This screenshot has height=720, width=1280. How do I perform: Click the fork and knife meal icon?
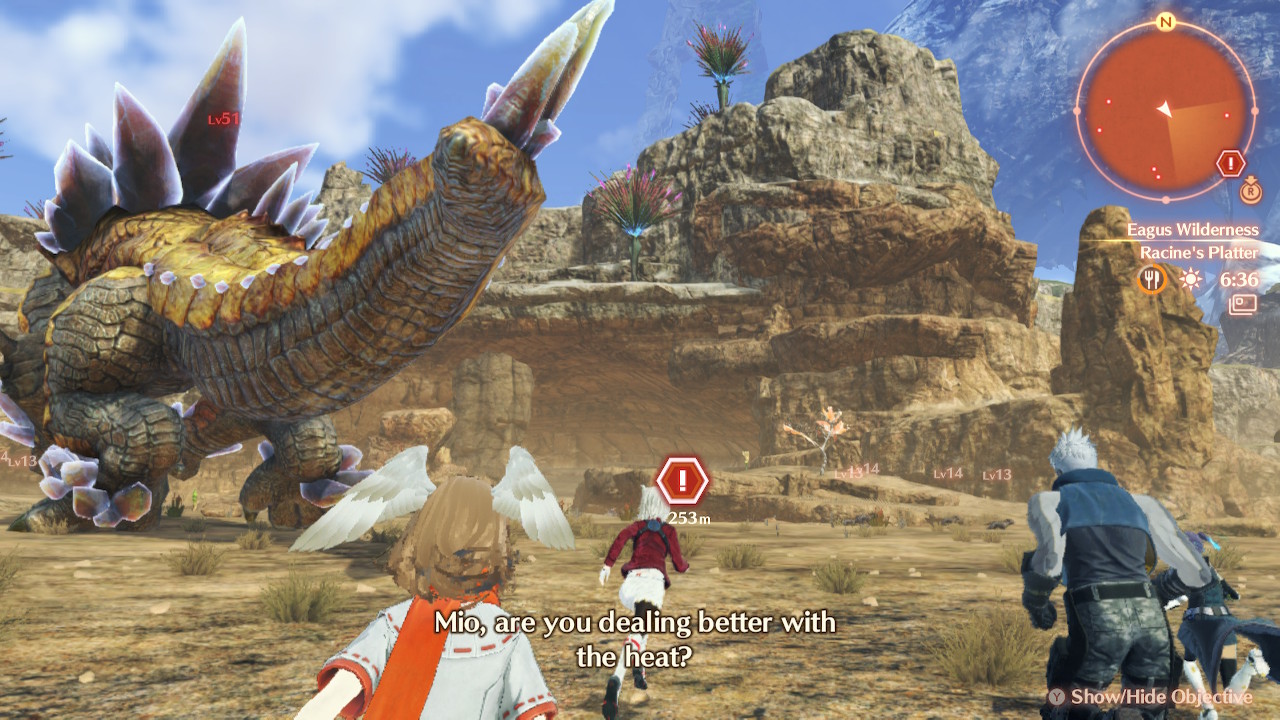click(1152, 279)
